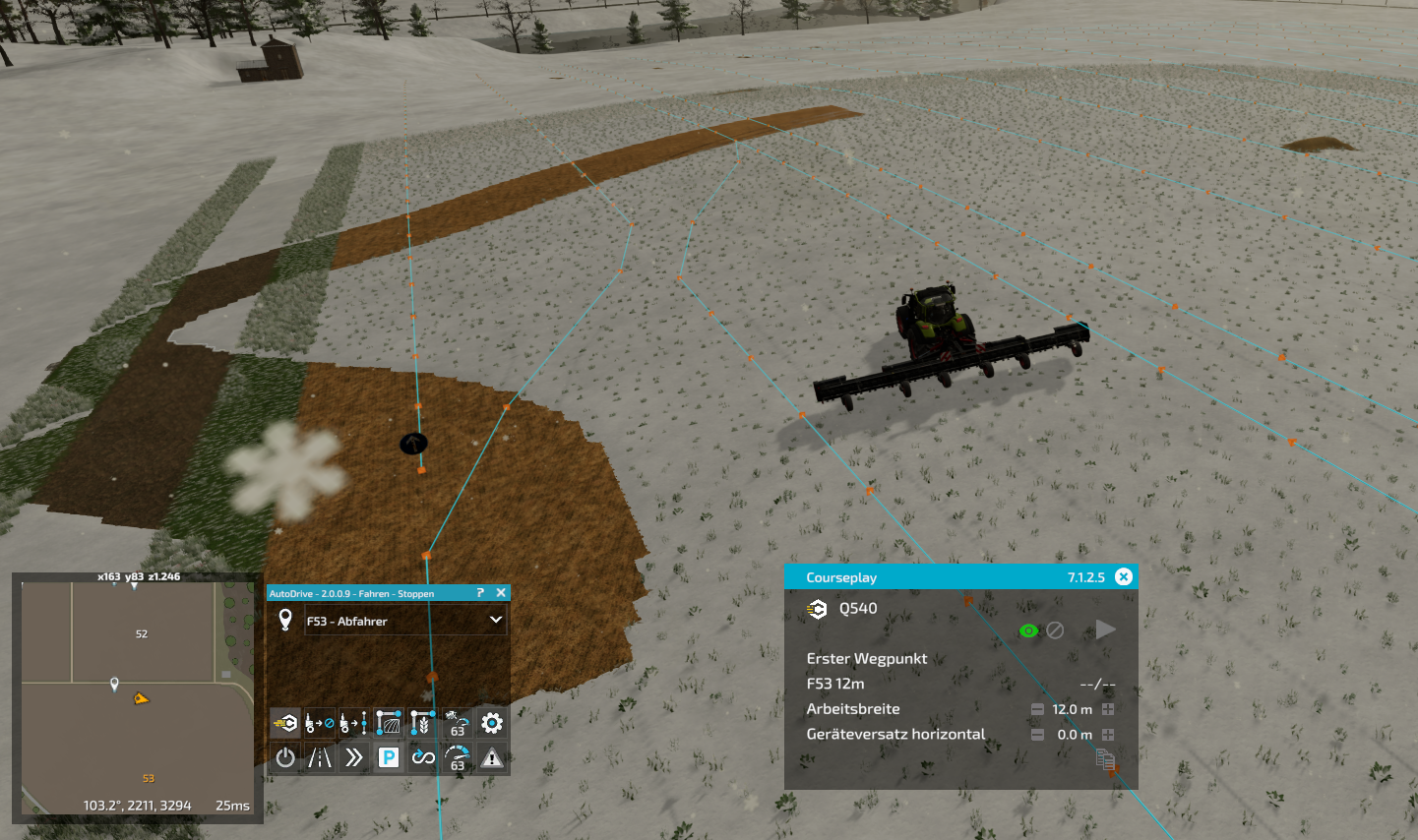This screenshot has width=1418, height=840.
Task: Toggle Park mode in the AutoDrive panel
Action: [388, 757]
